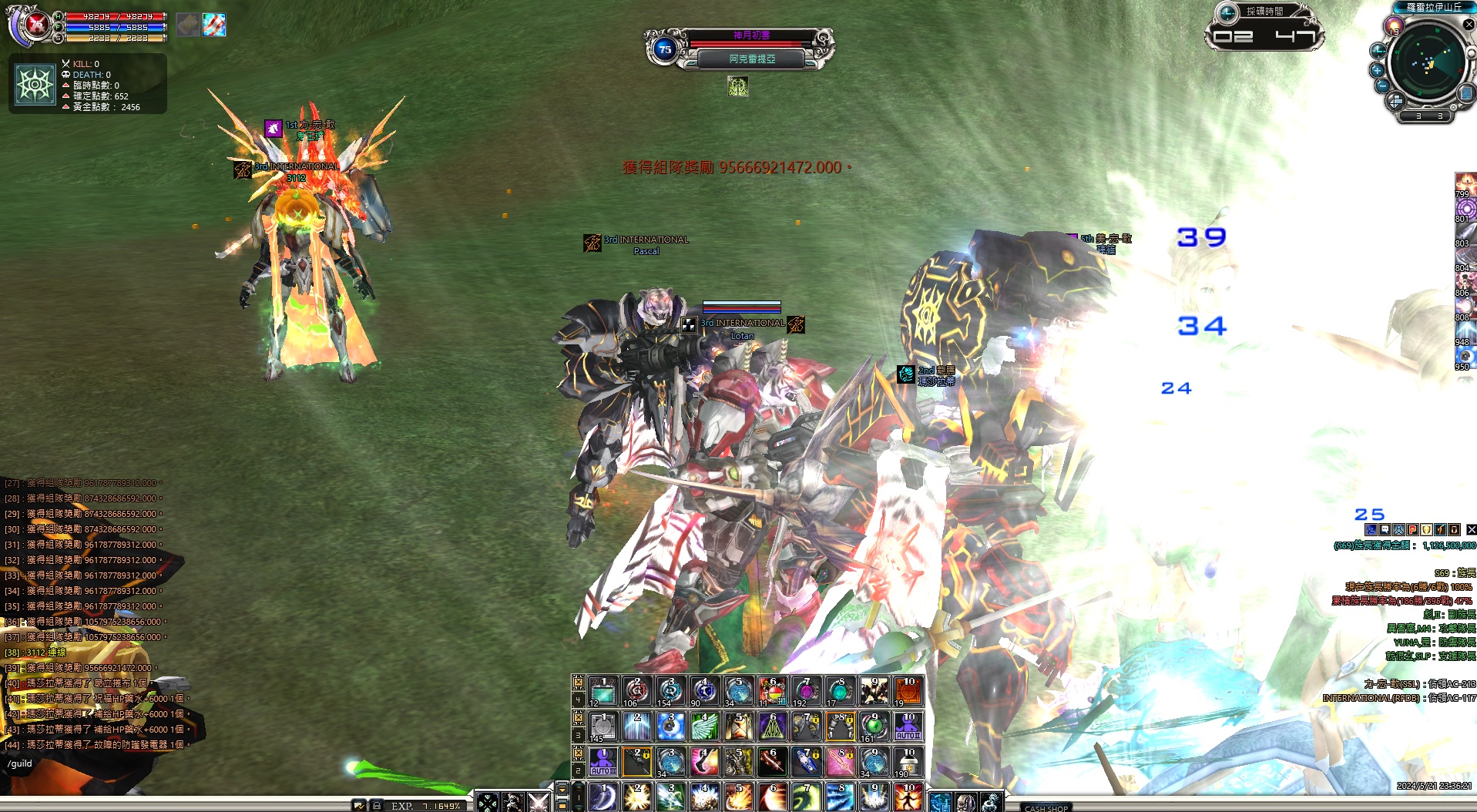The height and width of the screenshot is (812, 1477).
Task: Use the orange square item with count 19
Action: click(x=908, y=691)
